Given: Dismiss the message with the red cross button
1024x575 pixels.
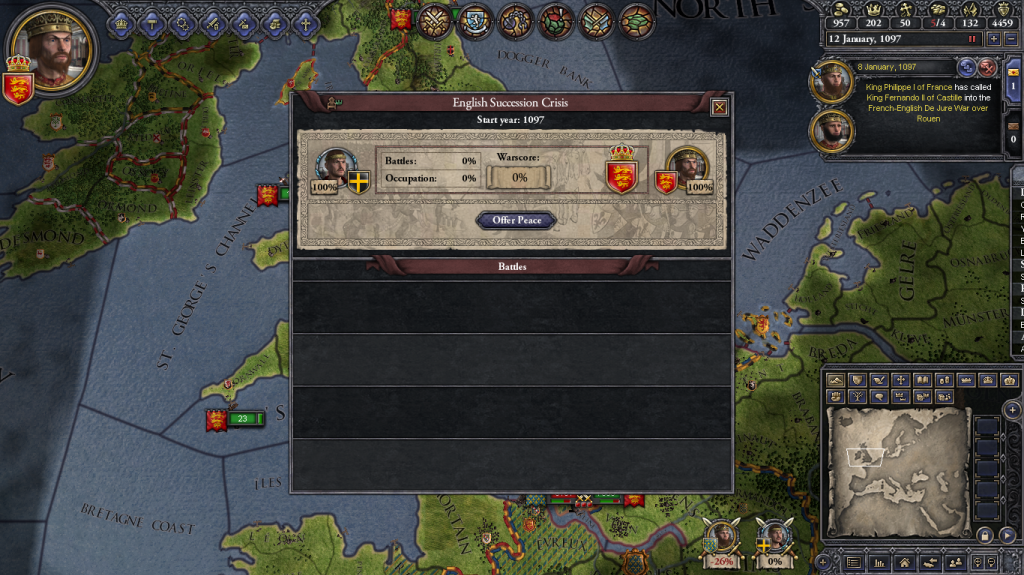Looking at the screenshot, I should (x=988, y=67).
